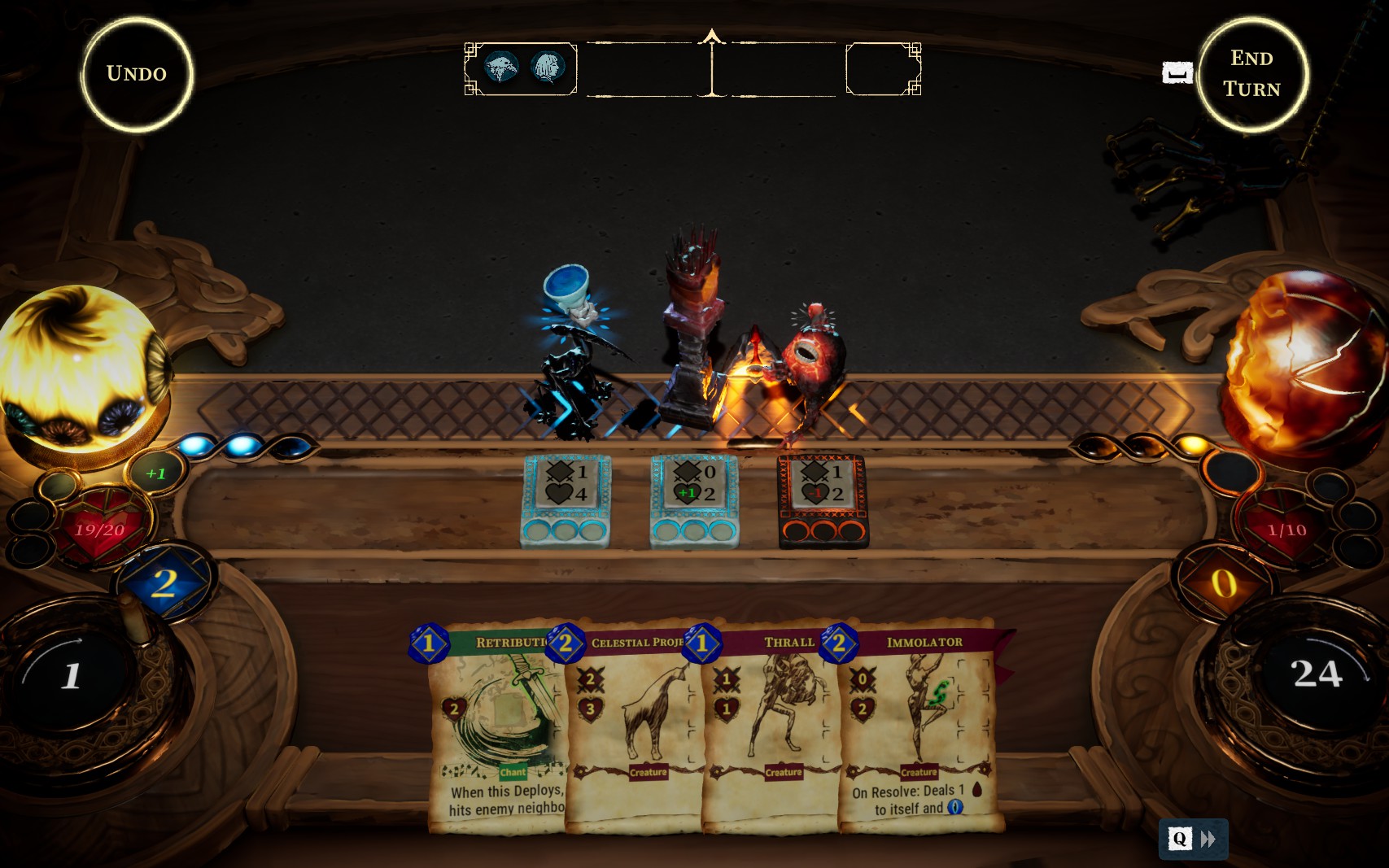Click the Undo button
This screenshot has height=868, width=1389.
click(x=137, y=72)
